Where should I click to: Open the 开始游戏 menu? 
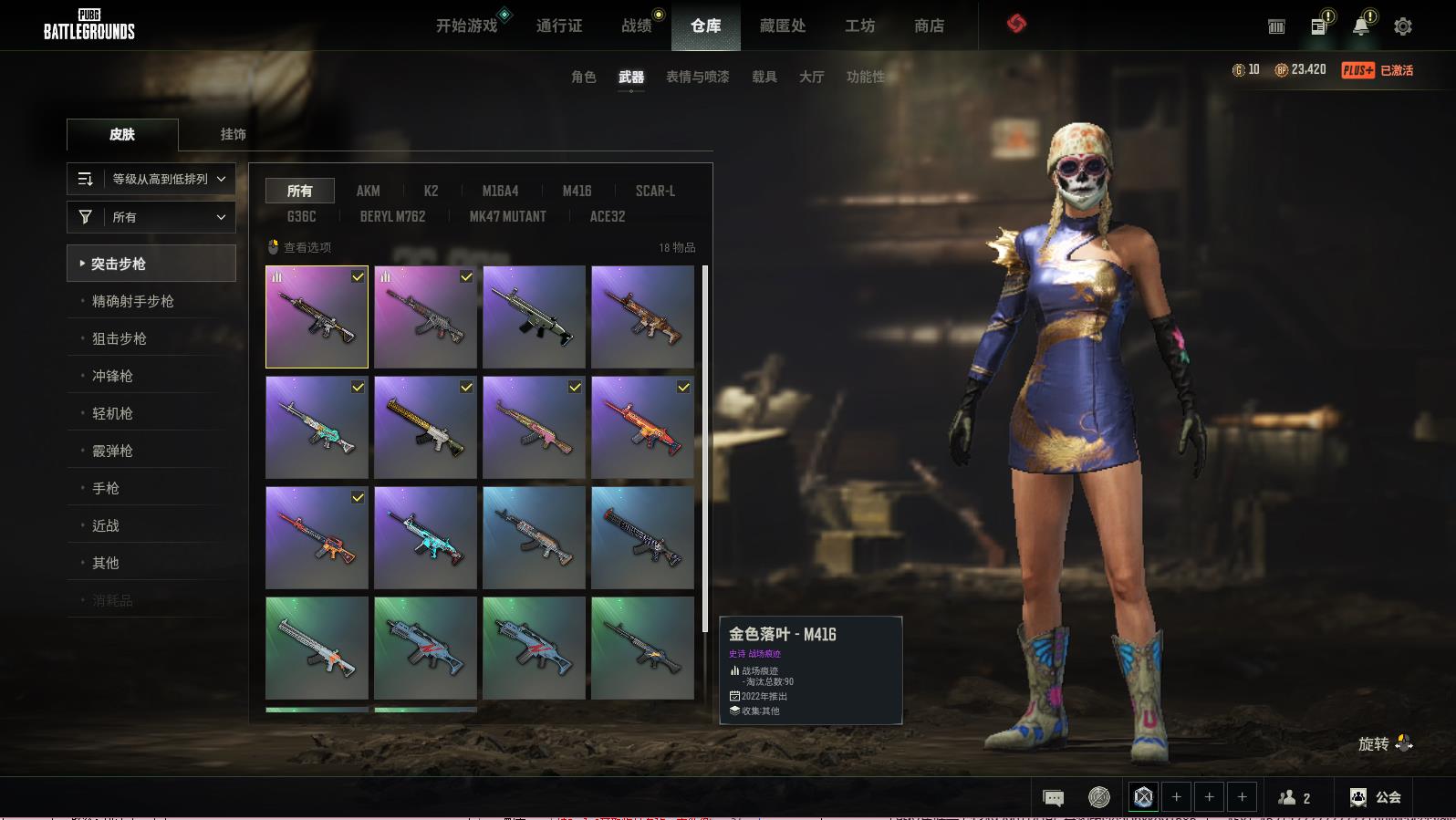pos(466,26)
